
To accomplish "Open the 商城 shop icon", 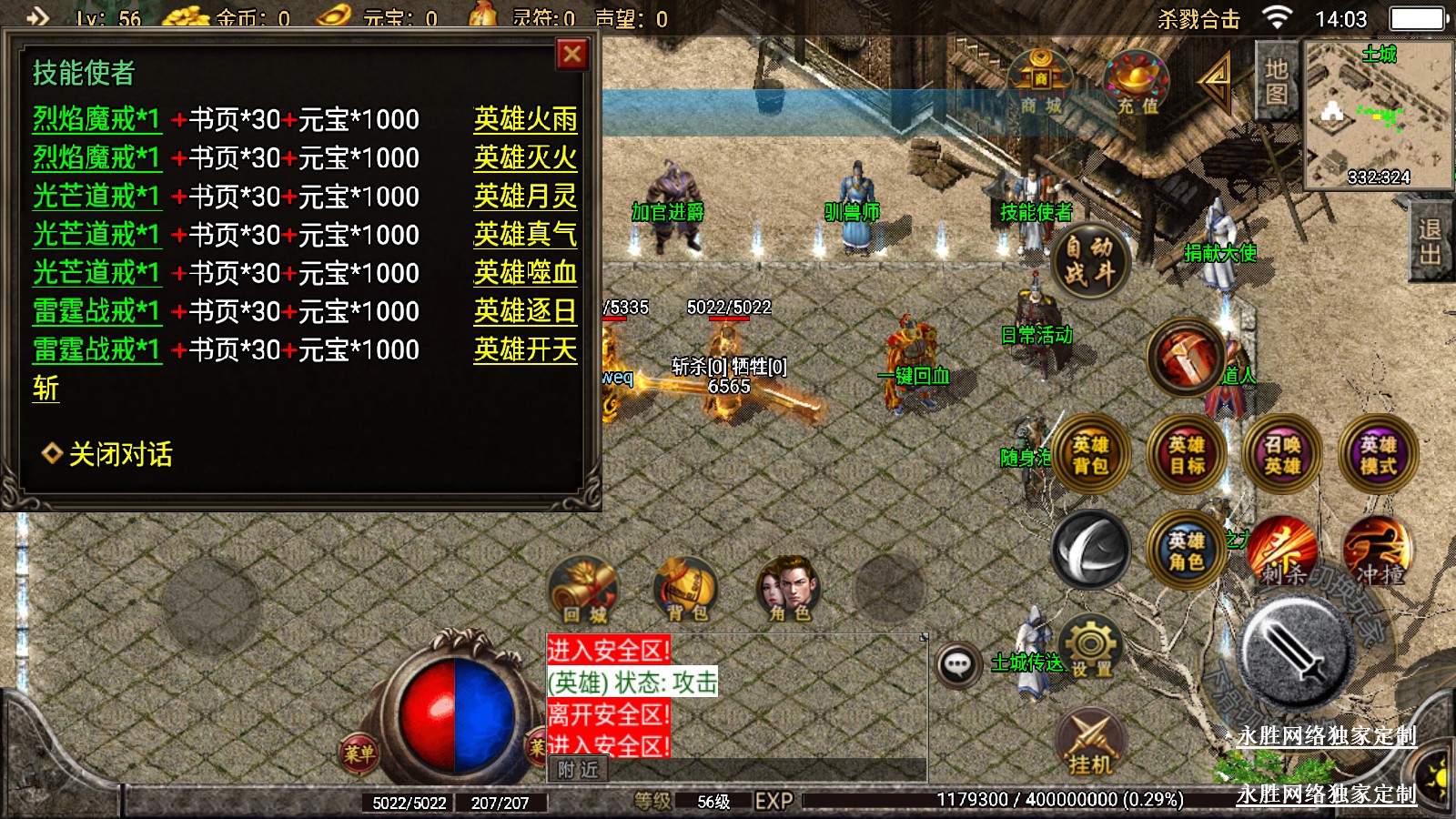I will 1041,83.
